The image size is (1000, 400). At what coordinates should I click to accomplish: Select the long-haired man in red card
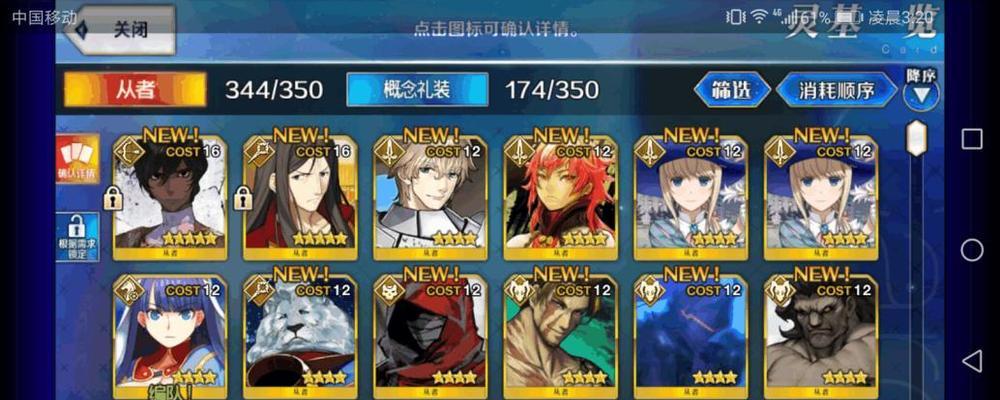[x=300, y=195]
